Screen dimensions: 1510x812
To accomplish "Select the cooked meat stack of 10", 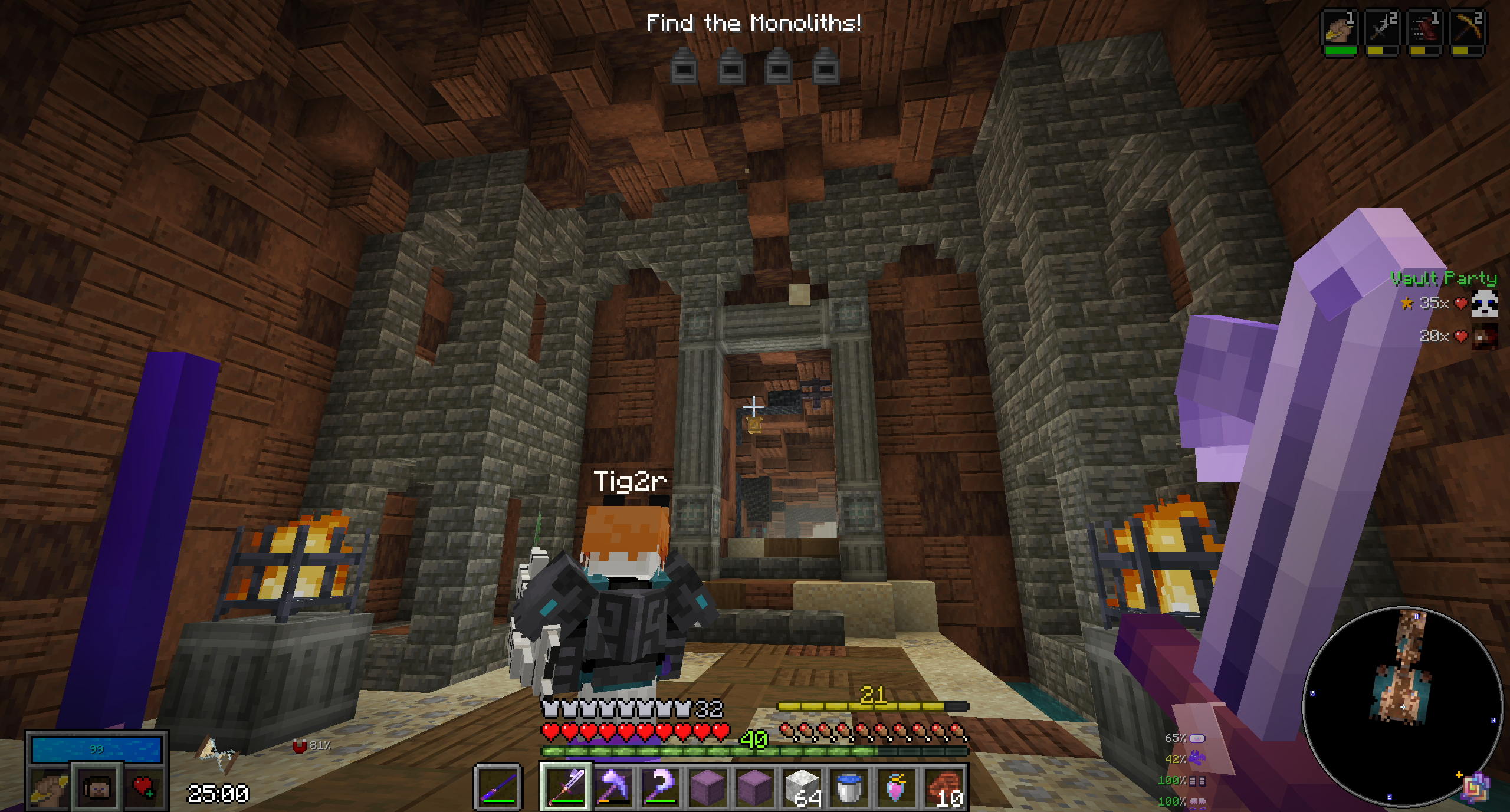I will click(945, 787).
